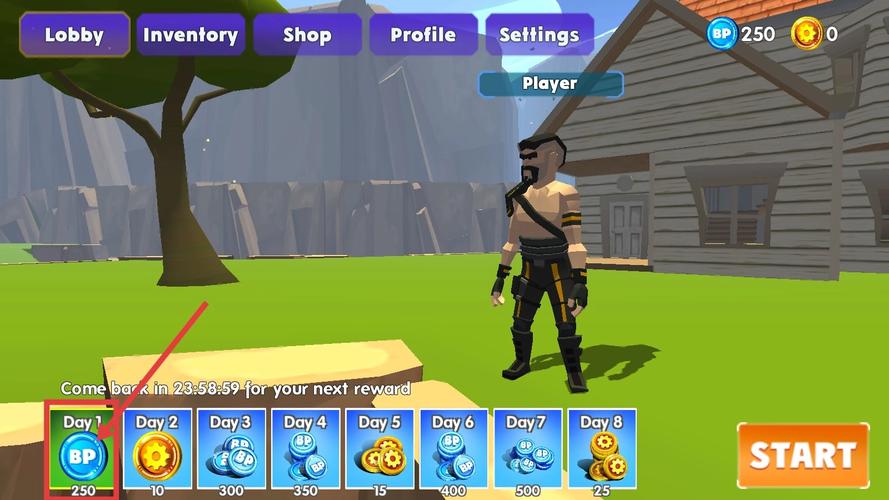Tap the BP currency icon
This screenshot has height=500, width=889.
point(721,34)
